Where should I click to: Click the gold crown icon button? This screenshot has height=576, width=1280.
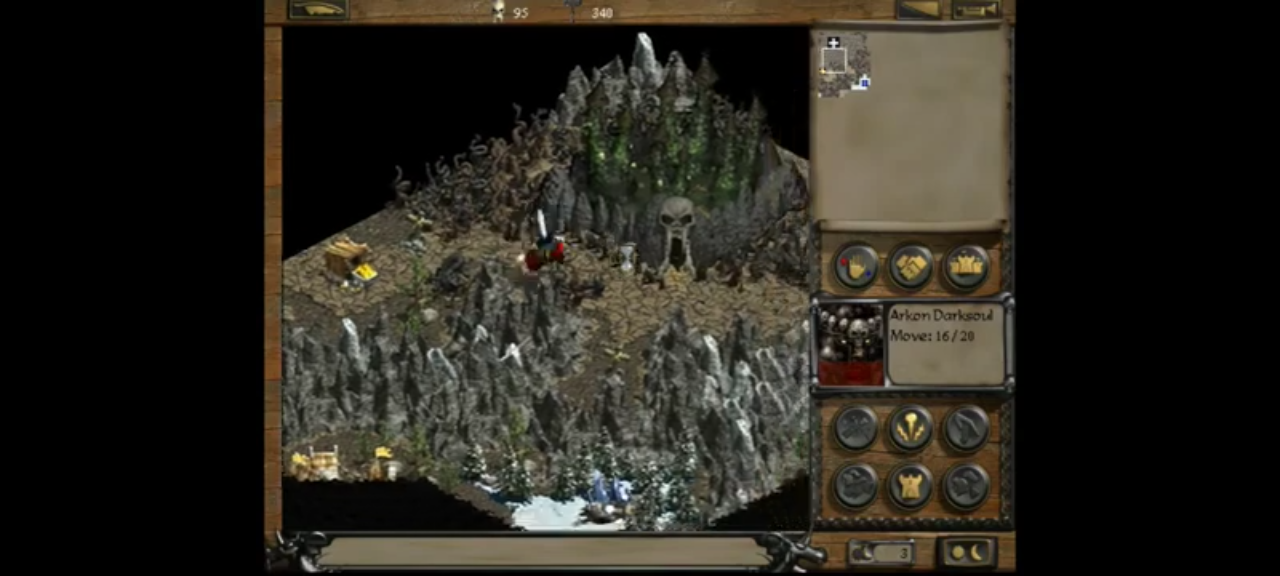966,267
